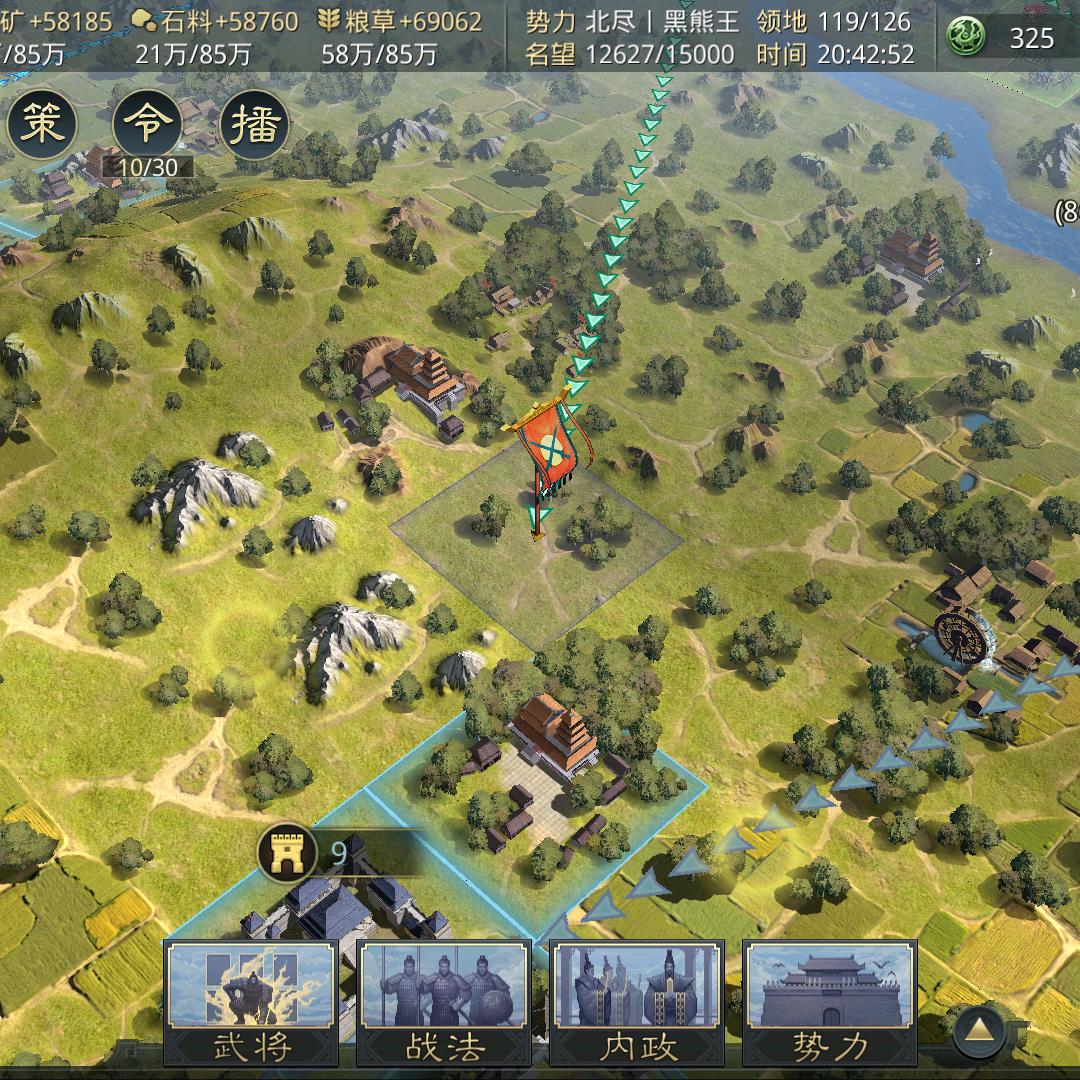Open the 势力 faction menu
Image resolution: width=1080 pixels, height=1080 pixels.
pos(829,1002)
